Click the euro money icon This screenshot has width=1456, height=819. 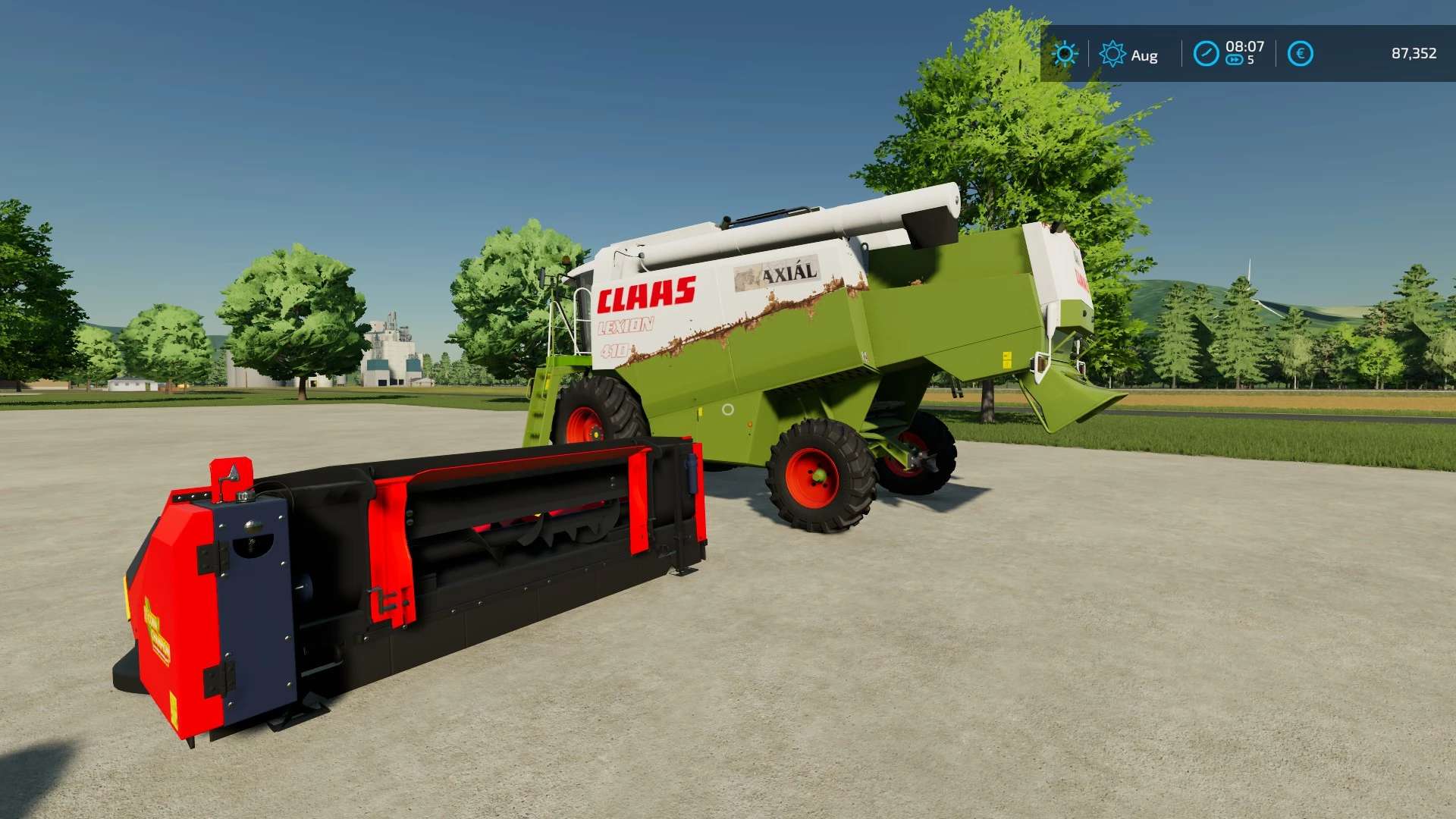click(x=1301, y=54)
